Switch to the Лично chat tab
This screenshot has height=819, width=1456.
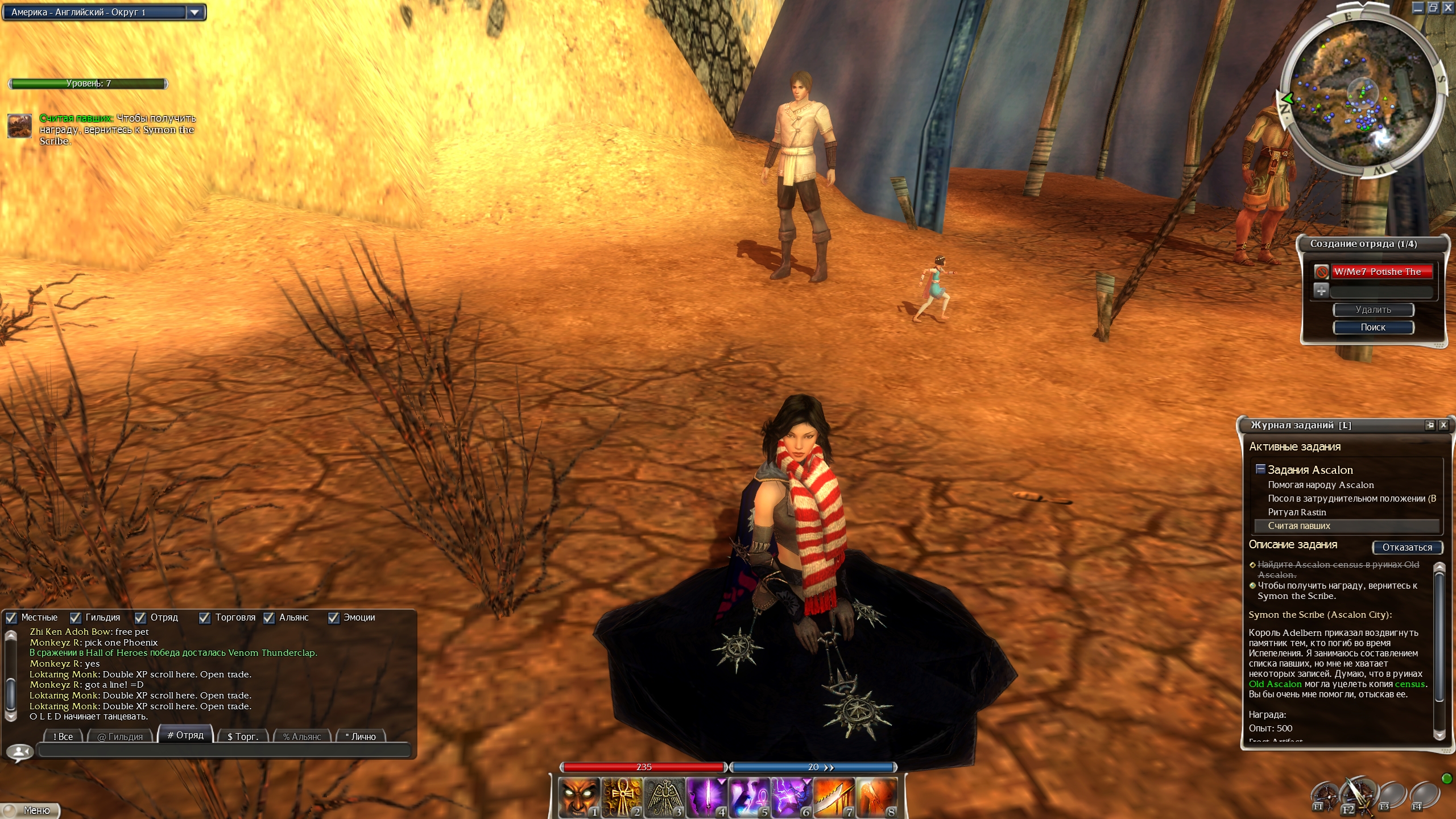point(361,736)
